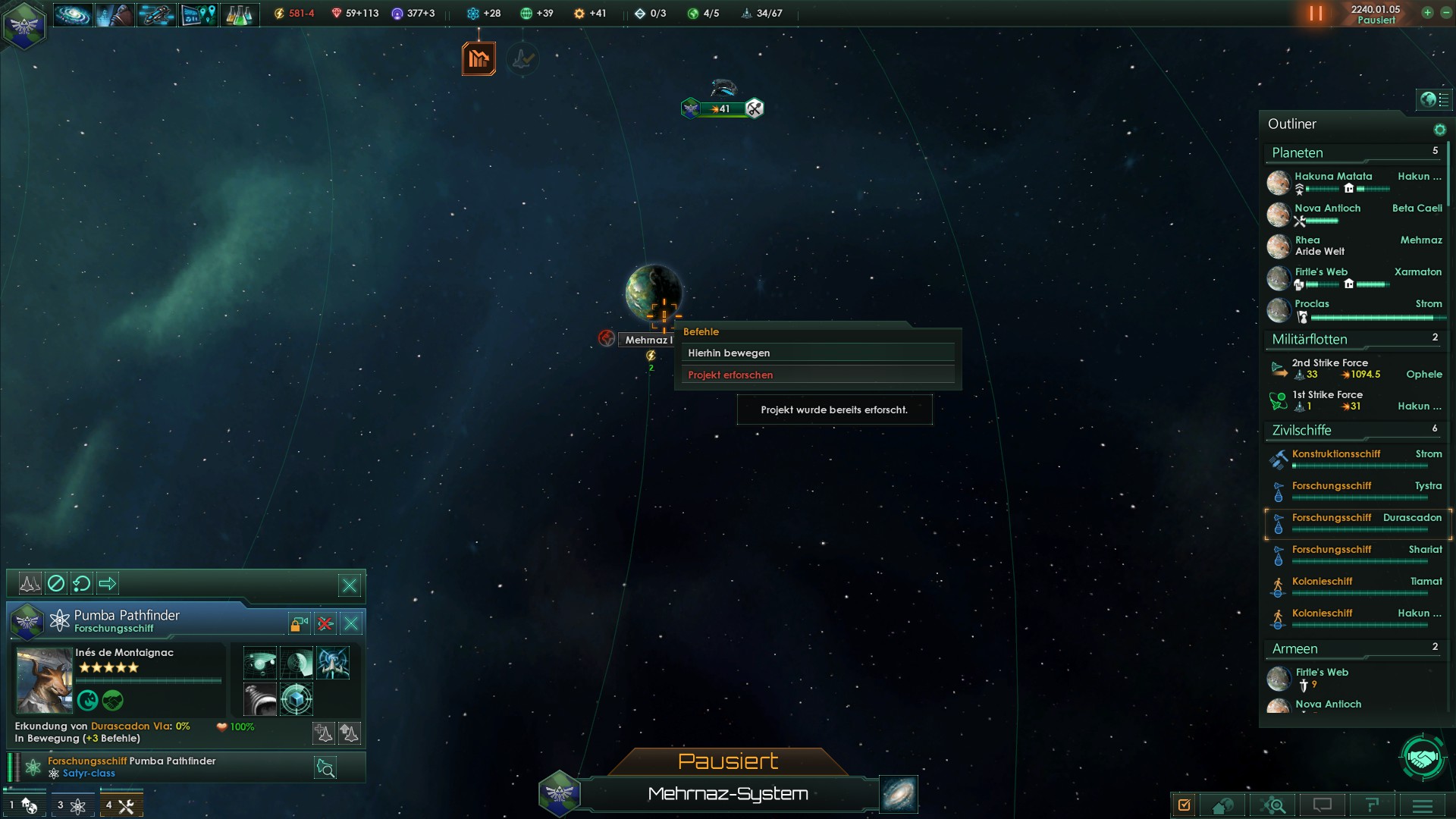Open the orange chart alert icon

(x=479, y=58)
